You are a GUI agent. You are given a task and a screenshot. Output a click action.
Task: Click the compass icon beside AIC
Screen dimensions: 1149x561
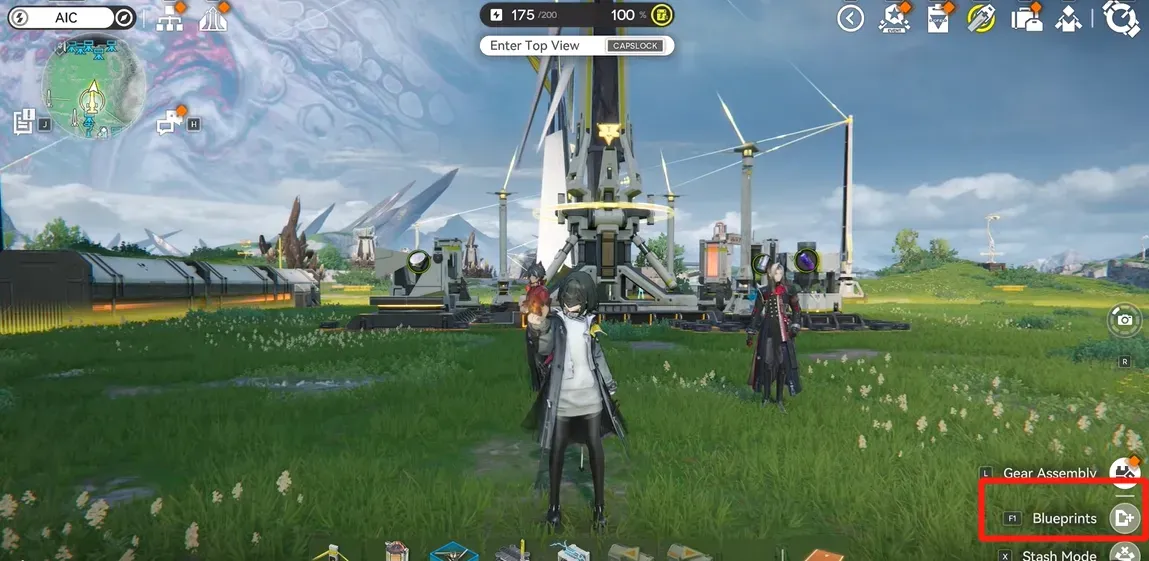coord(124,18)
